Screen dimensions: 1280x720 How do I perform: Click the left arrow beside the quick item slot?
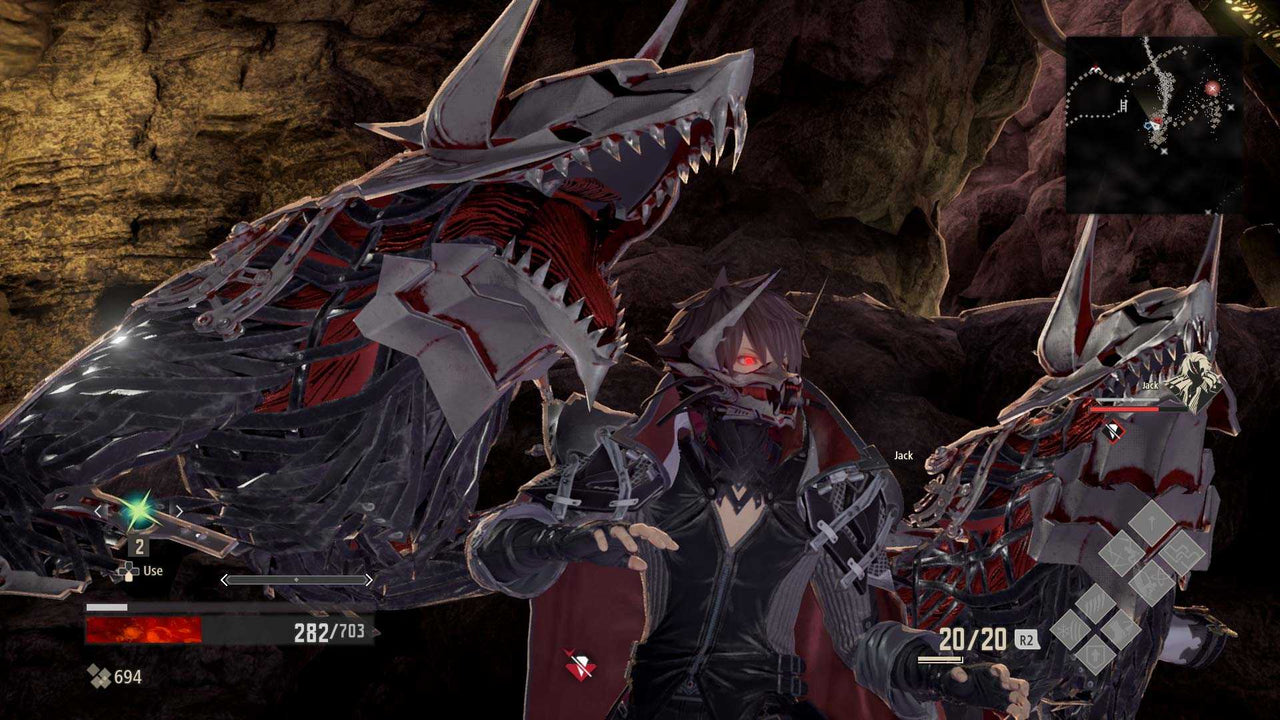point(97,512)
